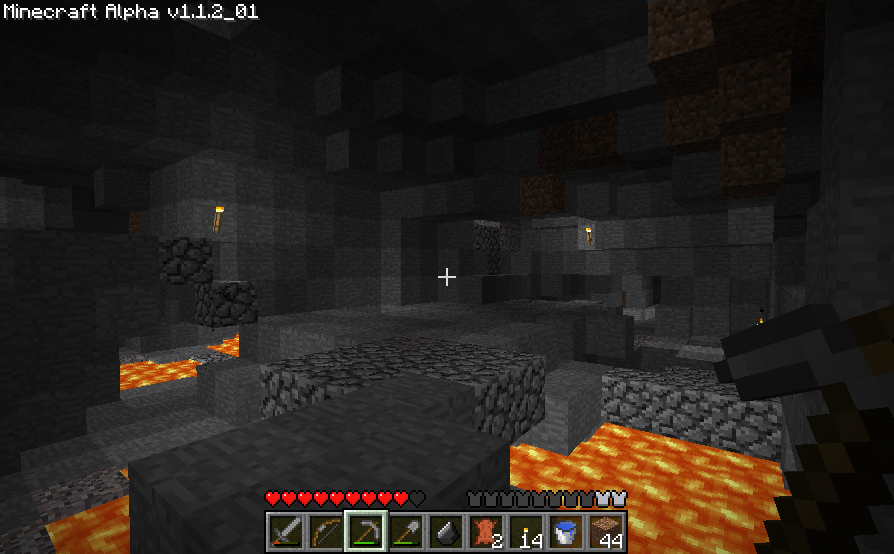This screenshot has height=554, width=894.
Task: Pick the leather stack slot
Action: pos(486,531)
